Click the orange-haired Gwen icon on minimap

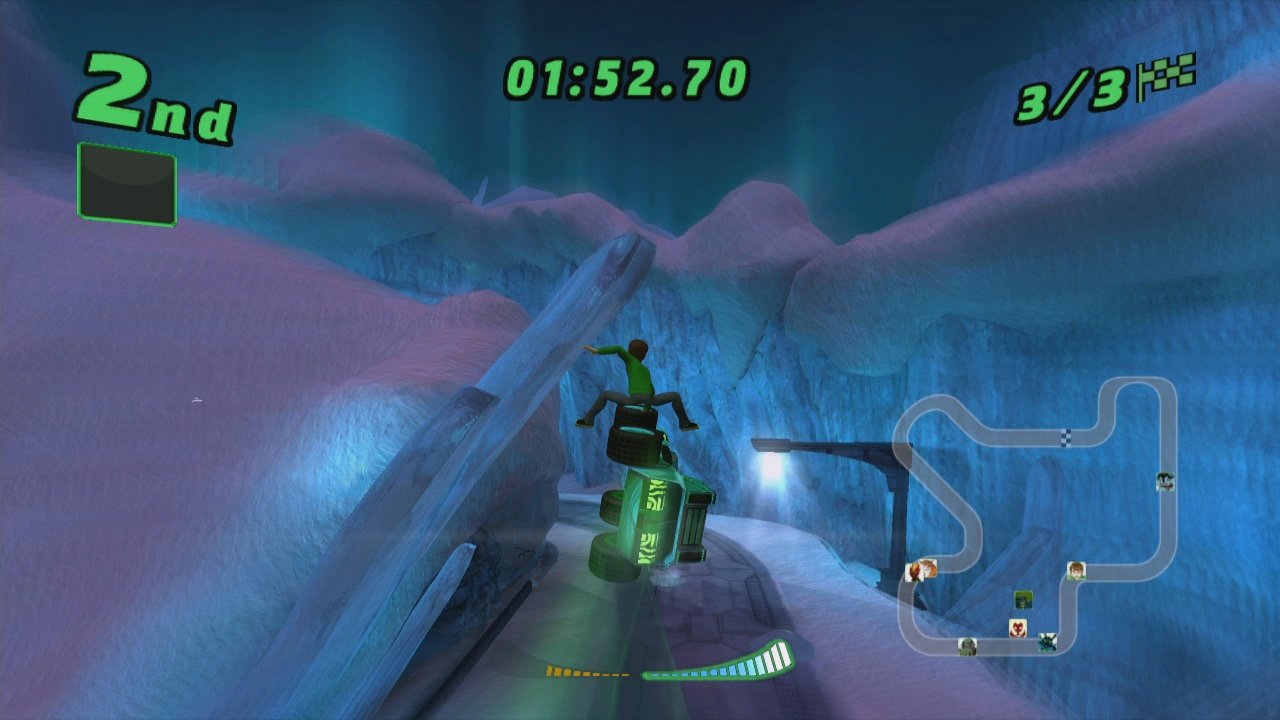929,568
